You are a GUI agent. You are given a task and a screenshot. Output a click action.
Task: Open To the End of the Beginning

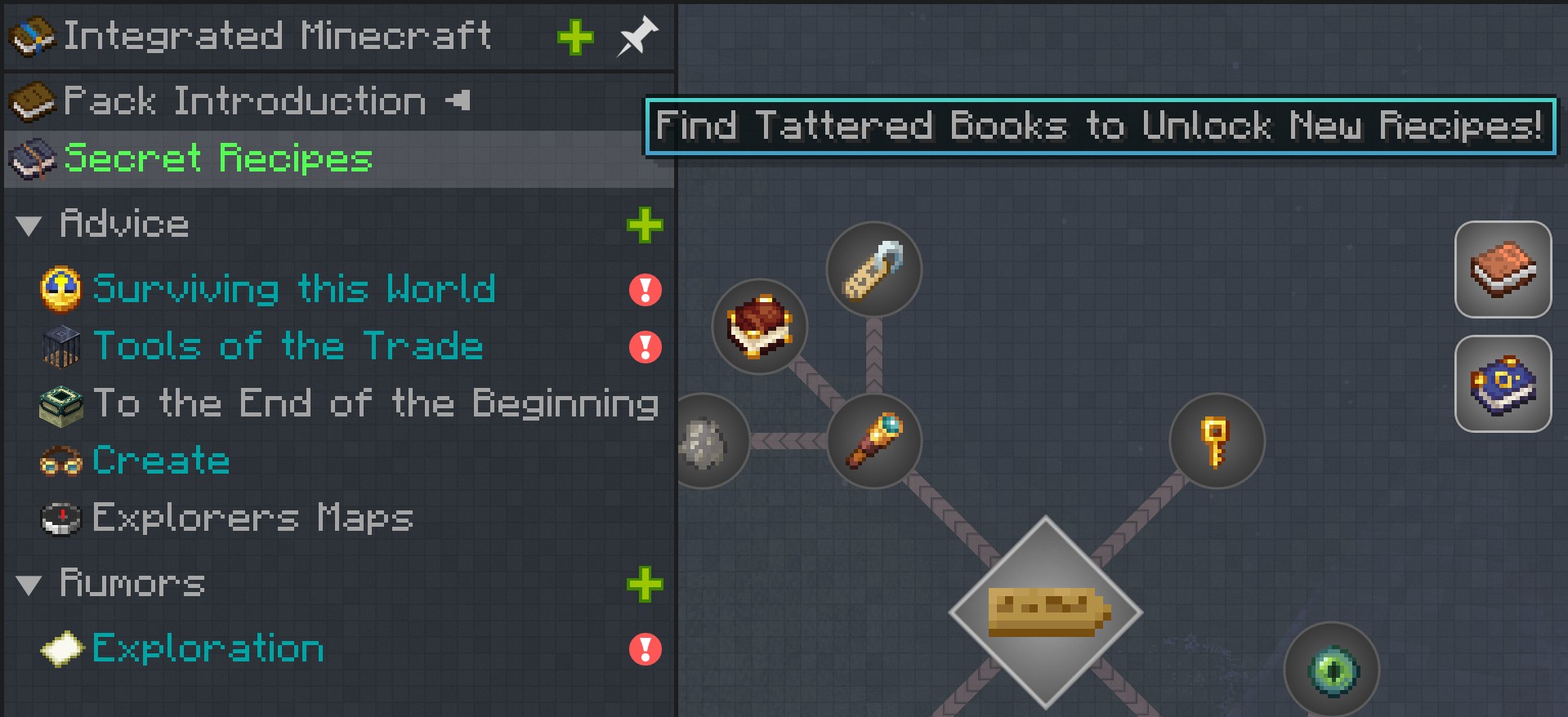coord(375,403)
